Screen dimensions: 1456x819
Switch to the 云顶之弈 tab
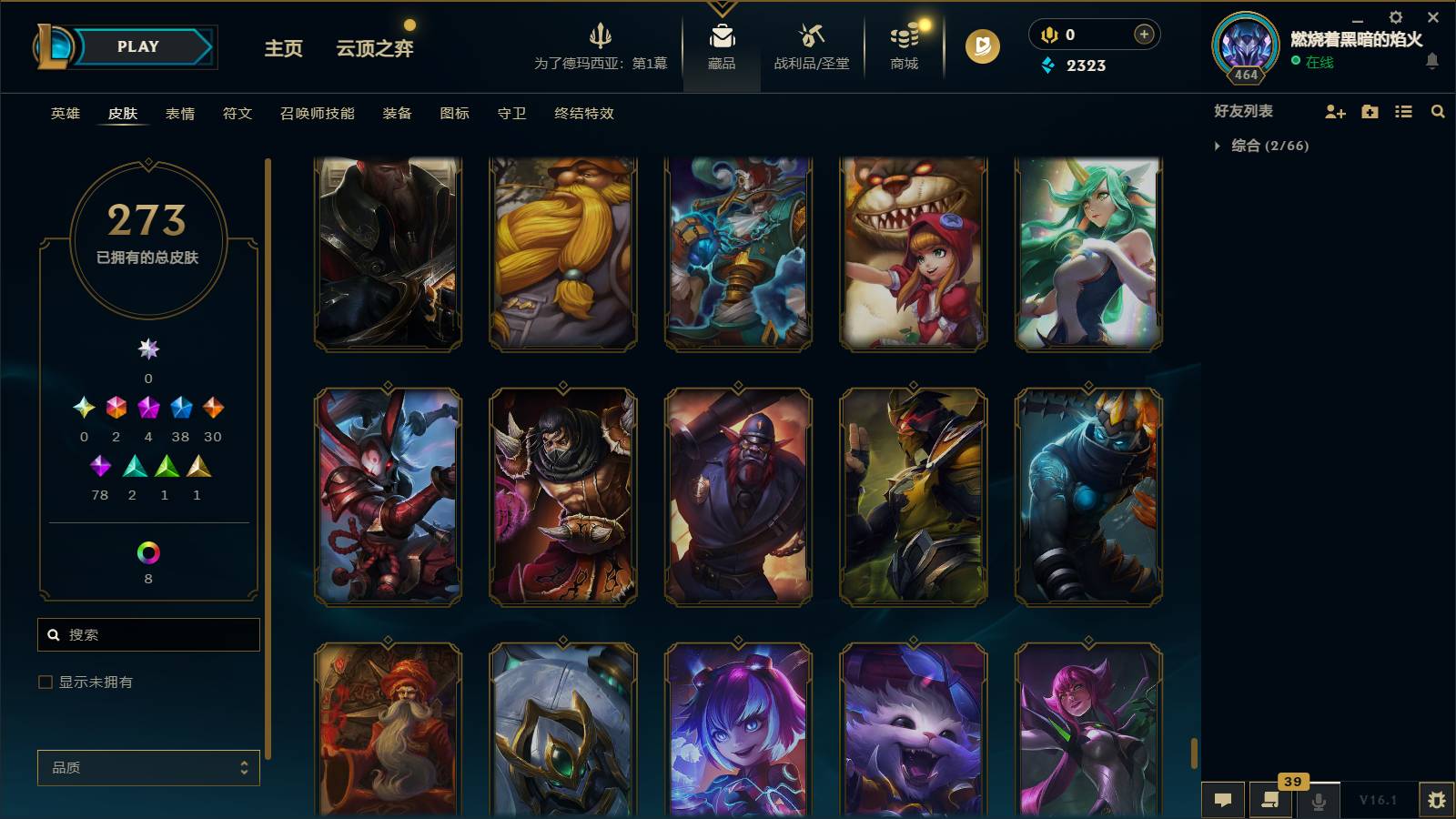coord(374,49)
